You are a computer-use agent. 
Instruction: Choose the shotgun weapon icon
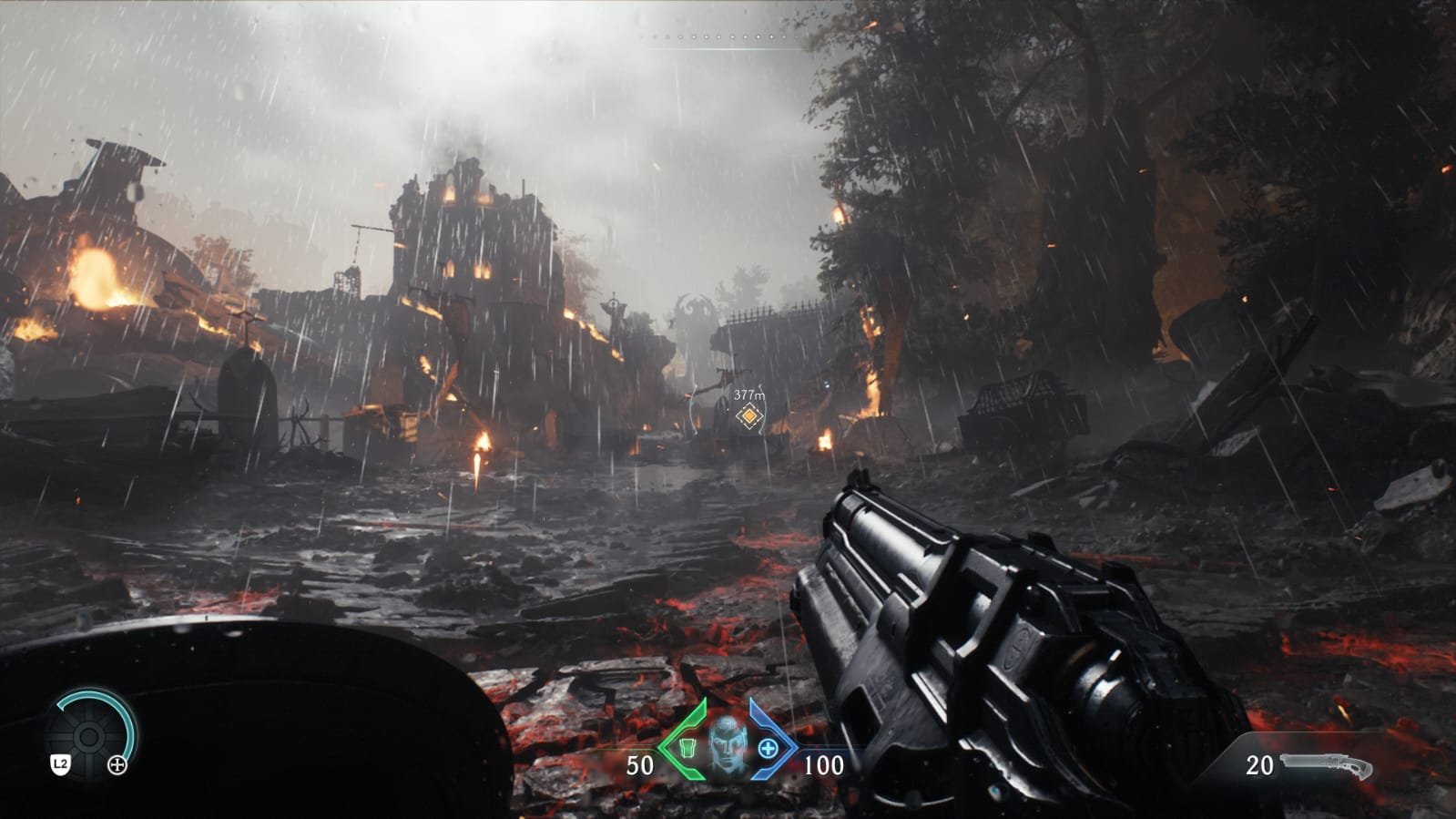[1327, 765]
